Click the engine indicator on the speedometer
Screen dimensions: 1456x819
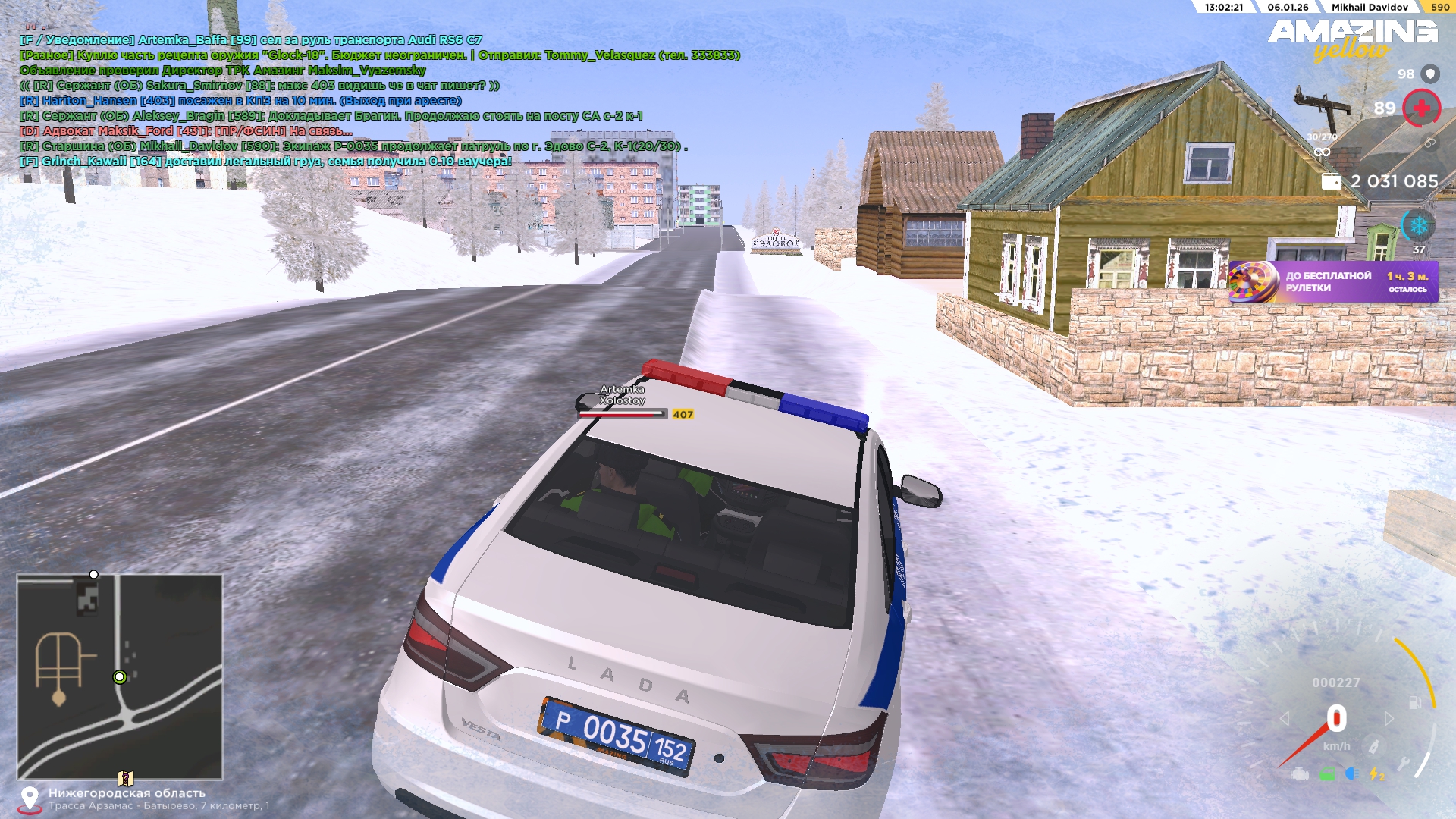(x=1300, y=774)
